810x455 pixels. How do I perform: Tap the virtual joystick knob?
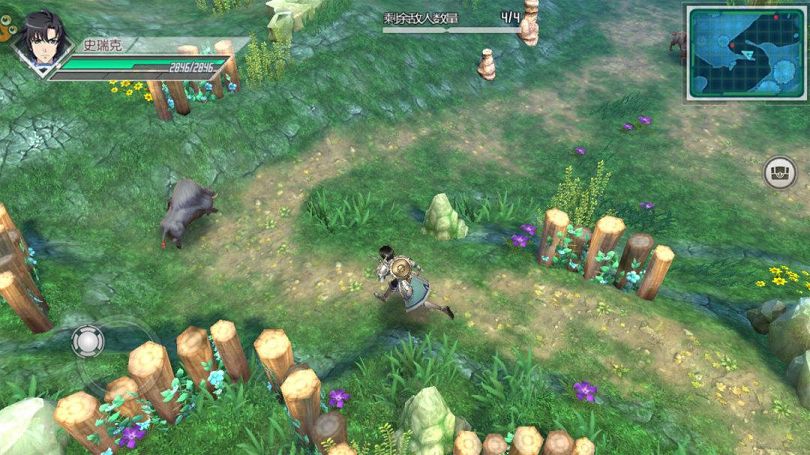(x=88, y=342)
